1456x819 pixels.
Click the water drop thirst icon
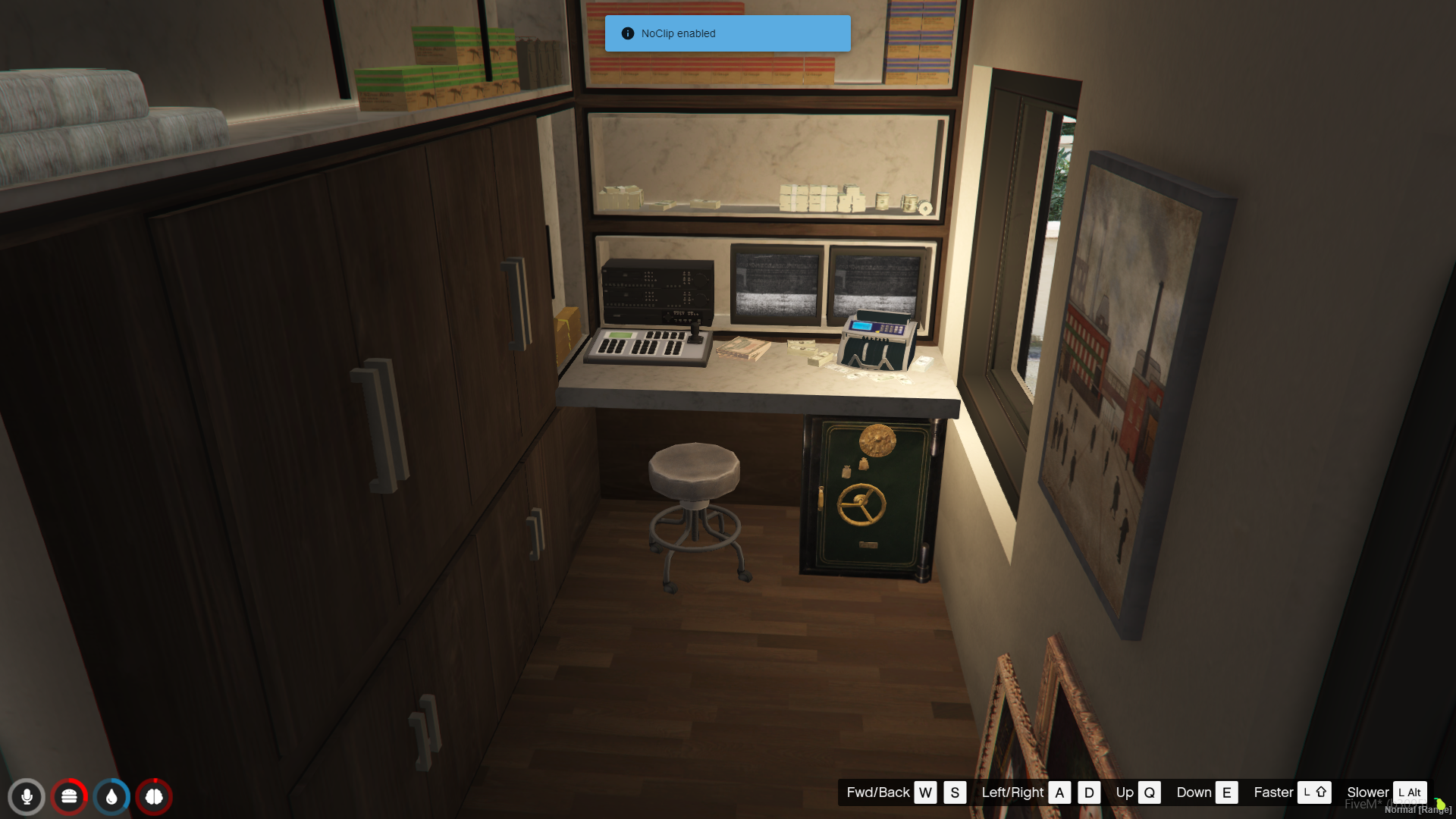tap(111, 796)
